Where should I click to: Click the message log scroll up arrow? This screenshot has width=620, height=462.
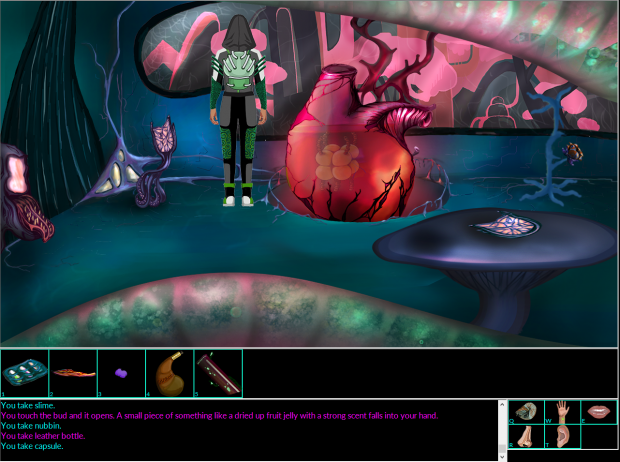click(x=503, y=405)
